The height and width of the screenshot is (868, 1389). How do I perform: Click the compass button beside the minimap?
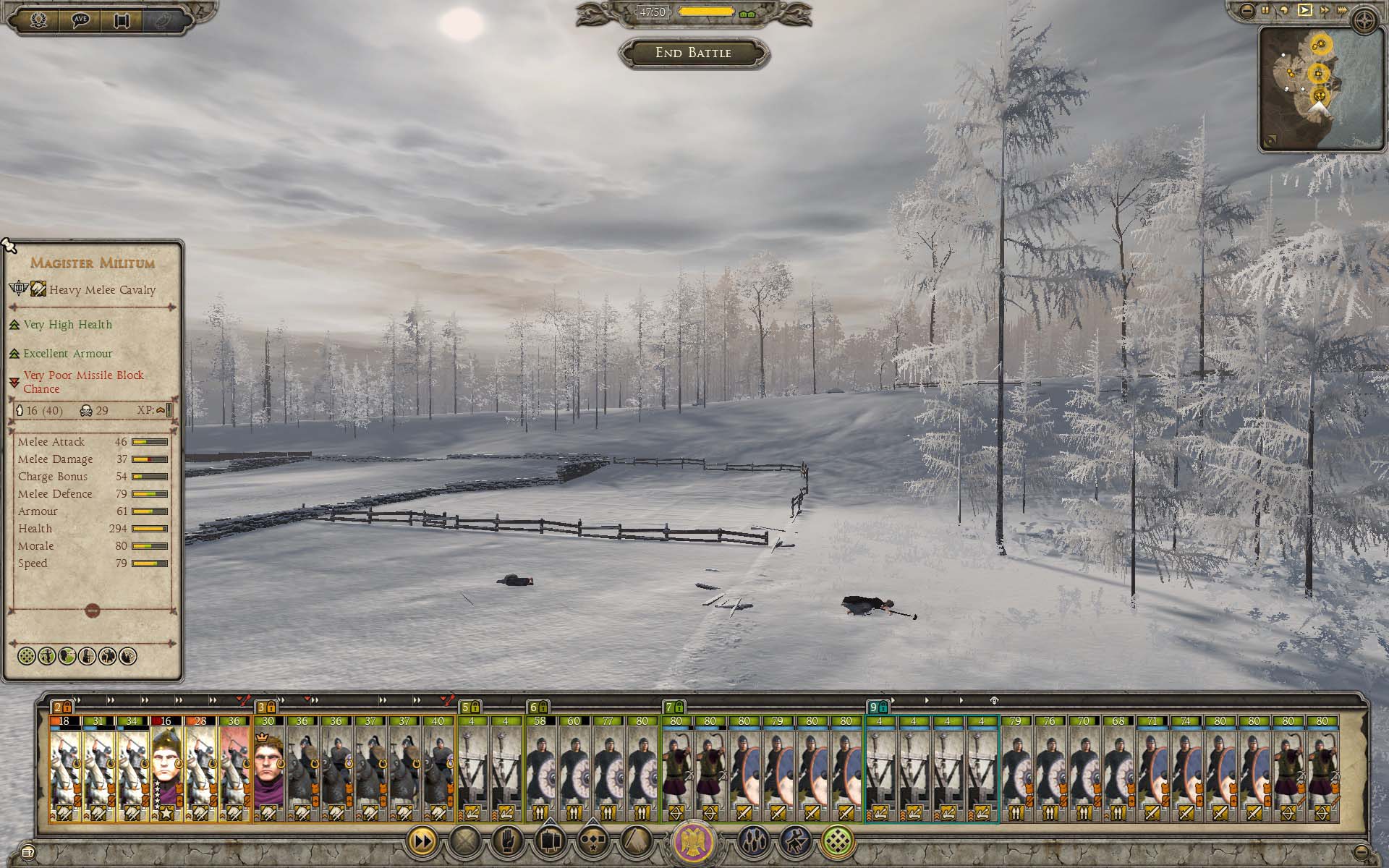coord(1366,22)
